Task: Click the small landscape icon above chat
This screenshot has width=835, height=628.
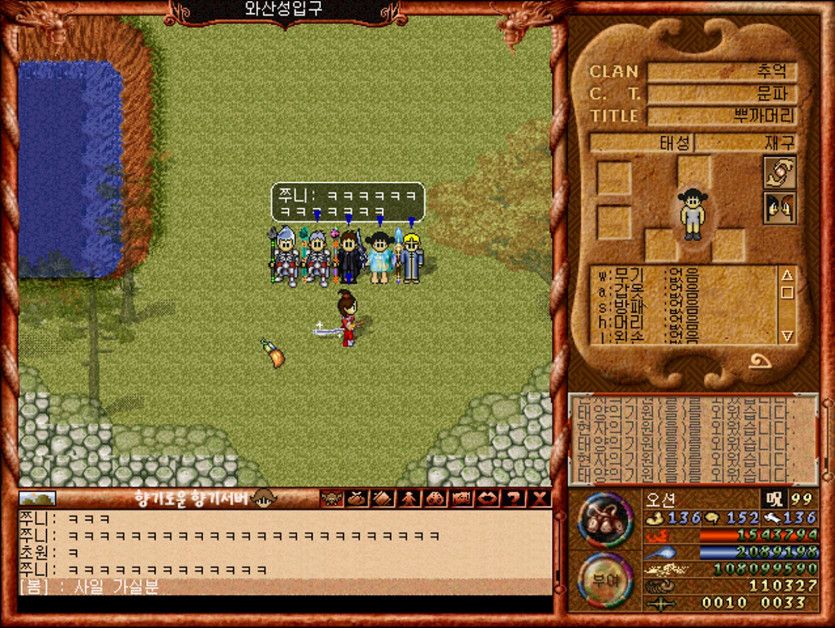Action: click(38, 498)
